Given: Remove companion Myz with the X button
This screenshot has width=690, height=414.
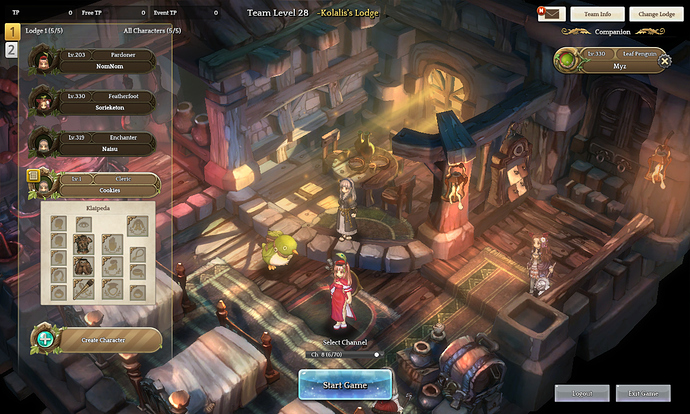Looking at the screenshot, I should (x=664, y=61).
